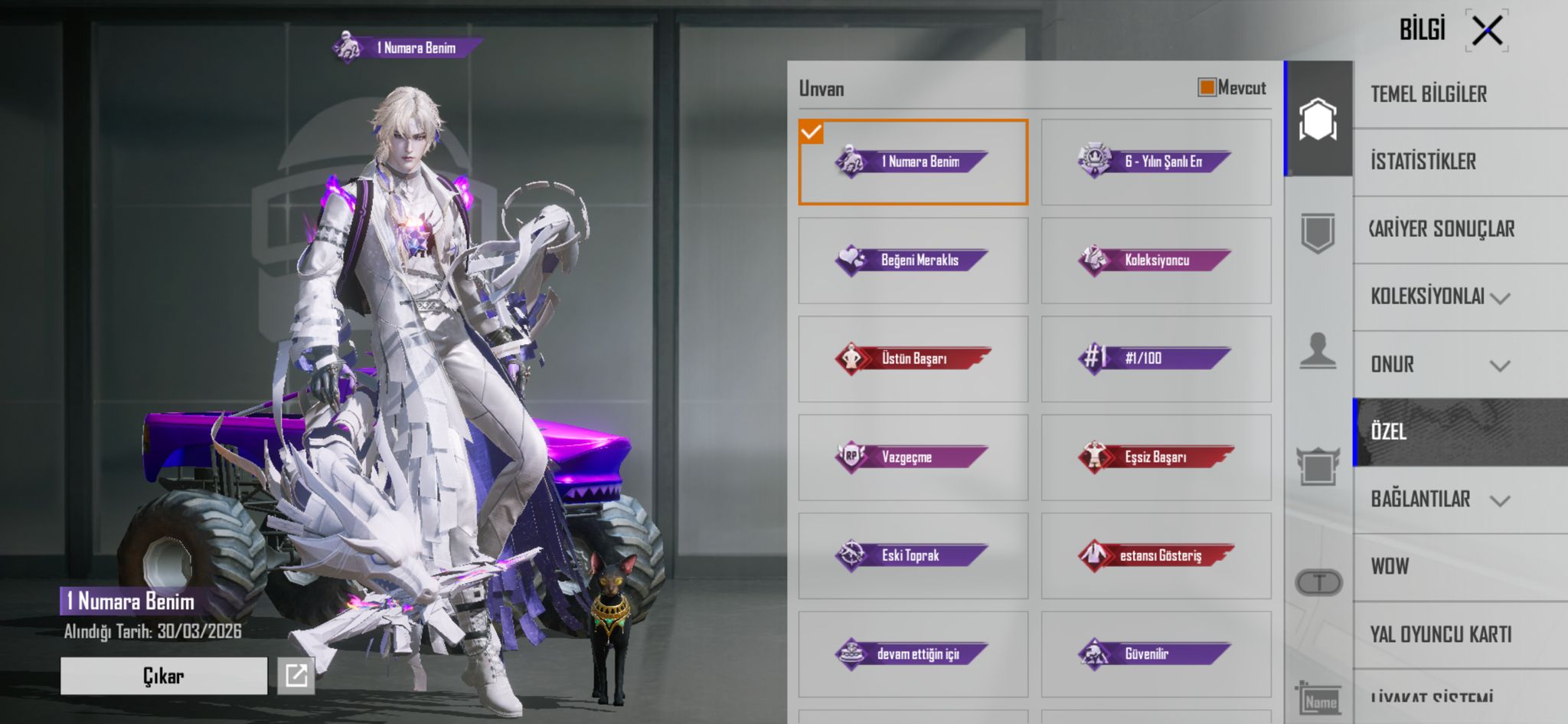
Task: Select the Güvenilir title
Action: pos(1155,654)
